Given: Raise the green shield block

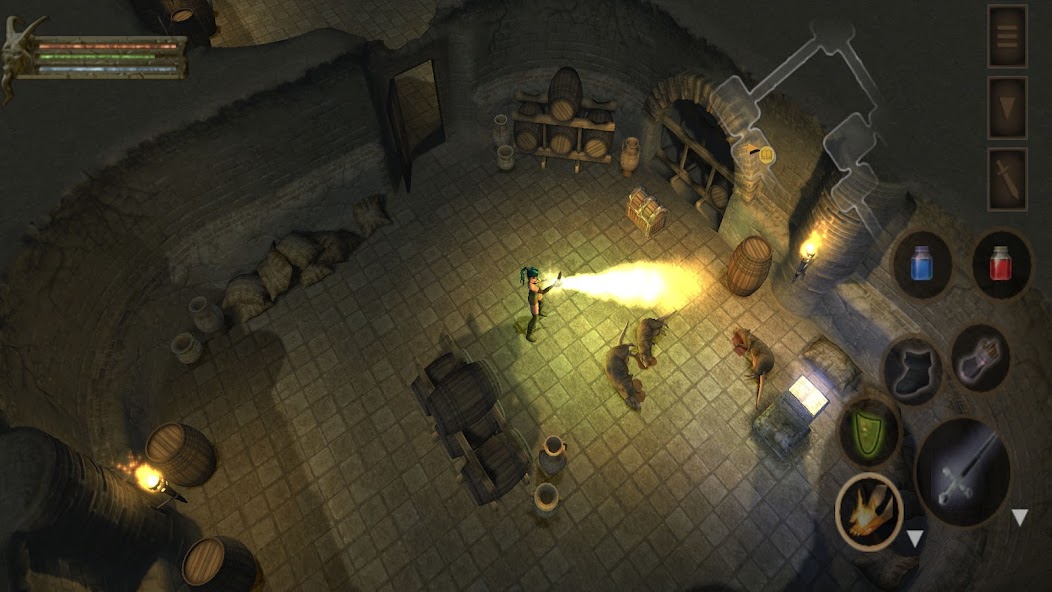Looking at the screenshot, I should pyautogui.click(x=870, y=430).
